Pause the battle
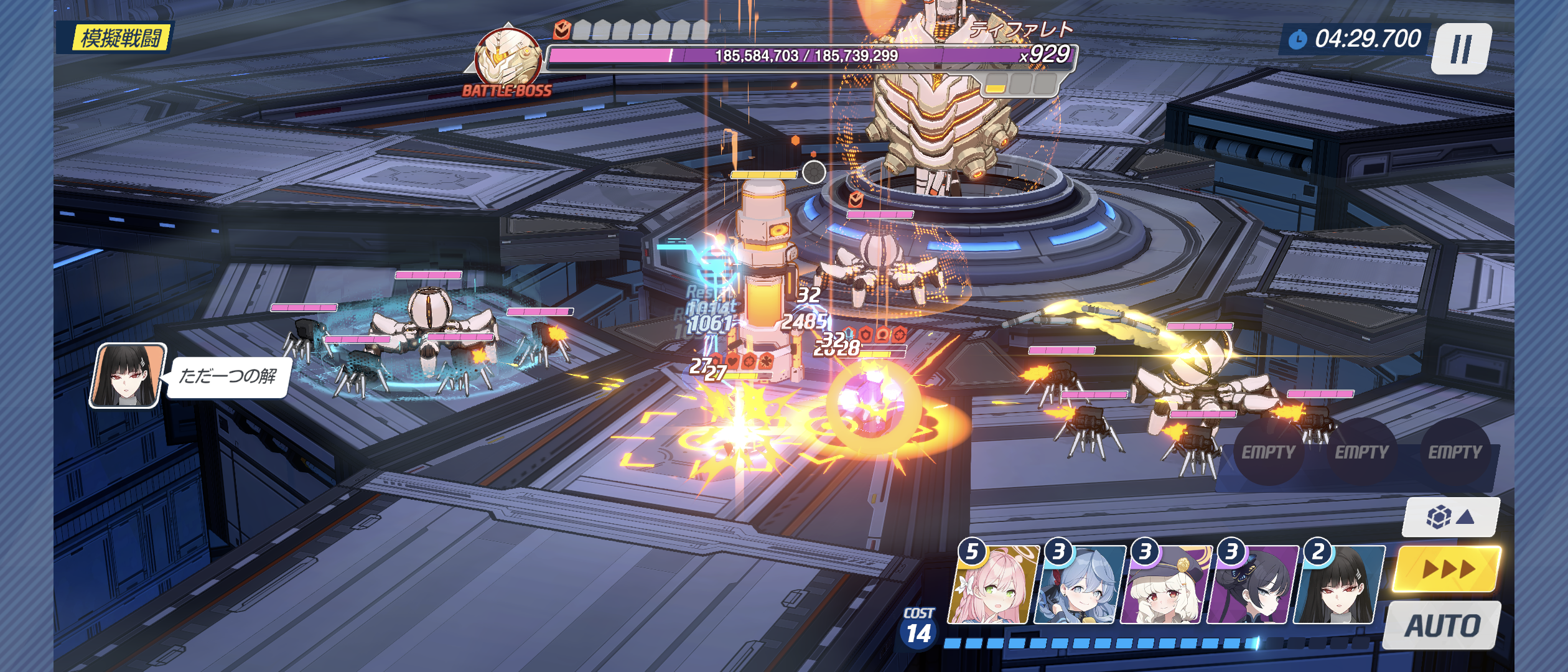The height and width of the screenshot is (672, 1568). 1461,49
